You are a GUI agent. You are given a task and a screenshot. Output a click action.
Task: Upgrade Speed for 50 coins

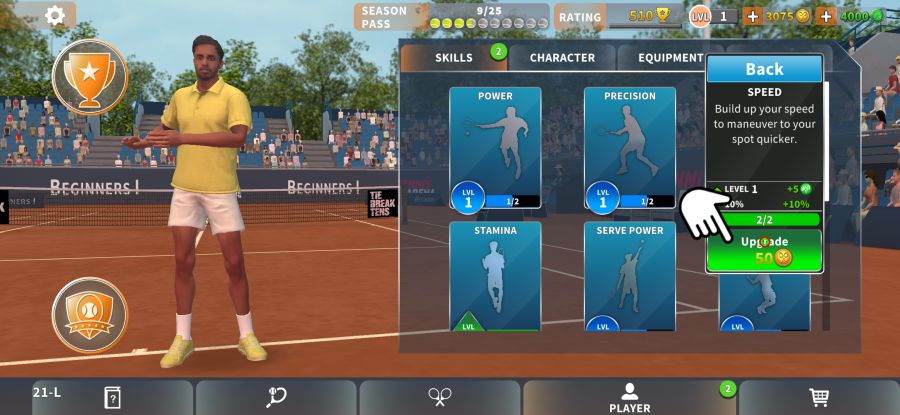[764, 251]
